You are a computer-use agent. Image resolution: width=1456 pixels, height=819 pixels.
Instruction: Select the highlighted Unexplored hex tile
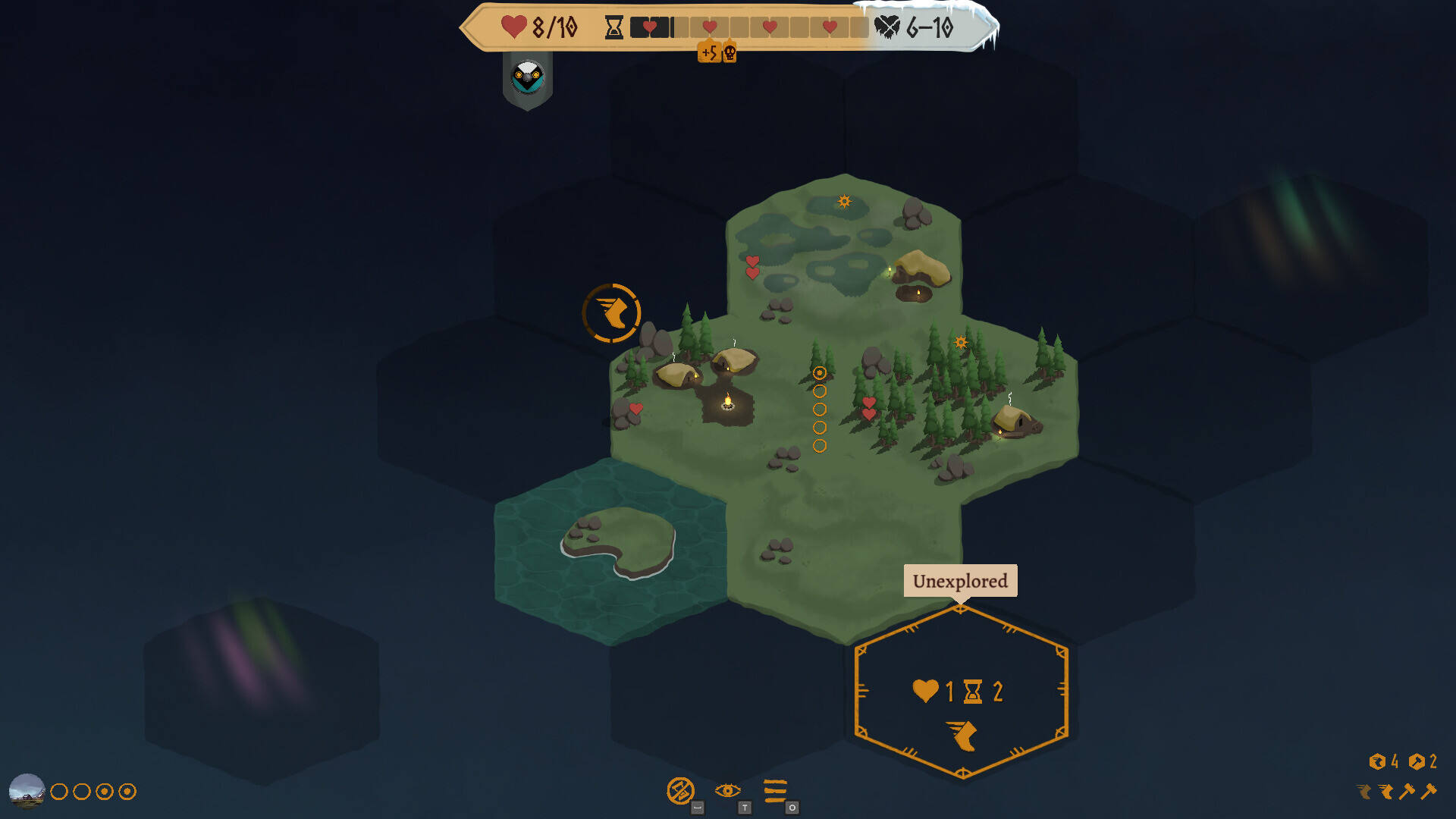pyautogui.click(x=961, y=692)
